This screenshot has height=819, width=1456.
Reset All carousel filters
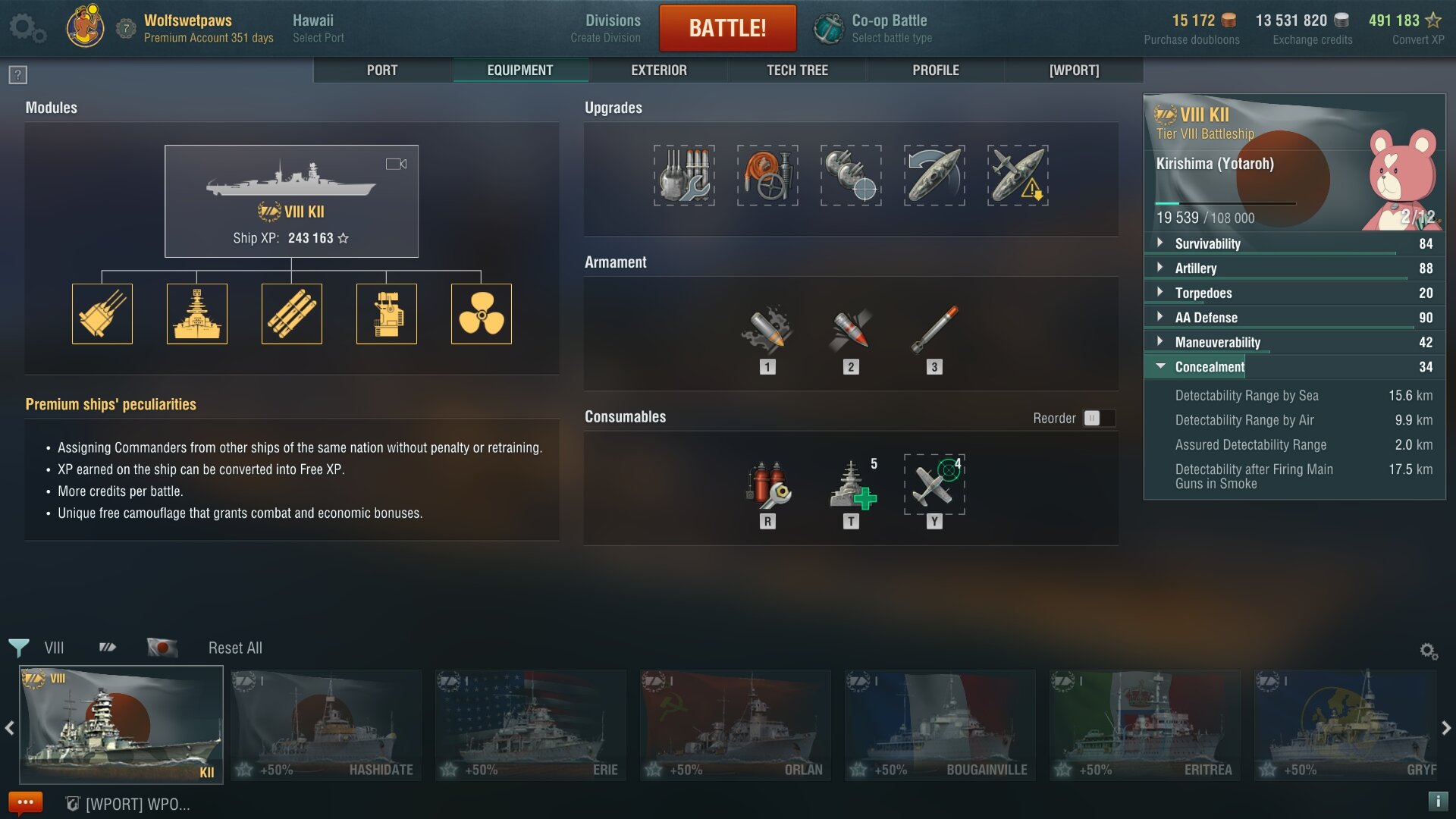pos(235,648)
